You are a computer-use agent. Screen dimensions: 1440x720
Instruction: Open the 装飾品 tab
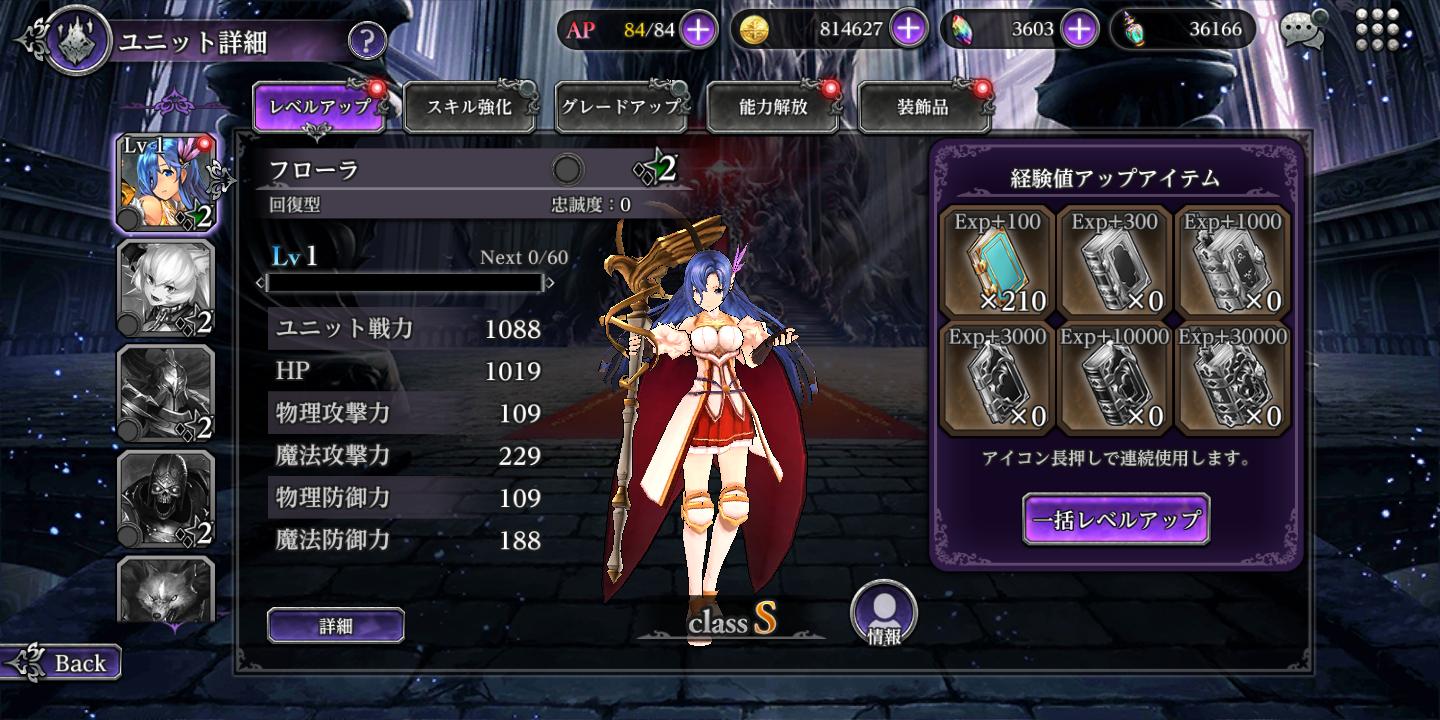pos(923,107)
